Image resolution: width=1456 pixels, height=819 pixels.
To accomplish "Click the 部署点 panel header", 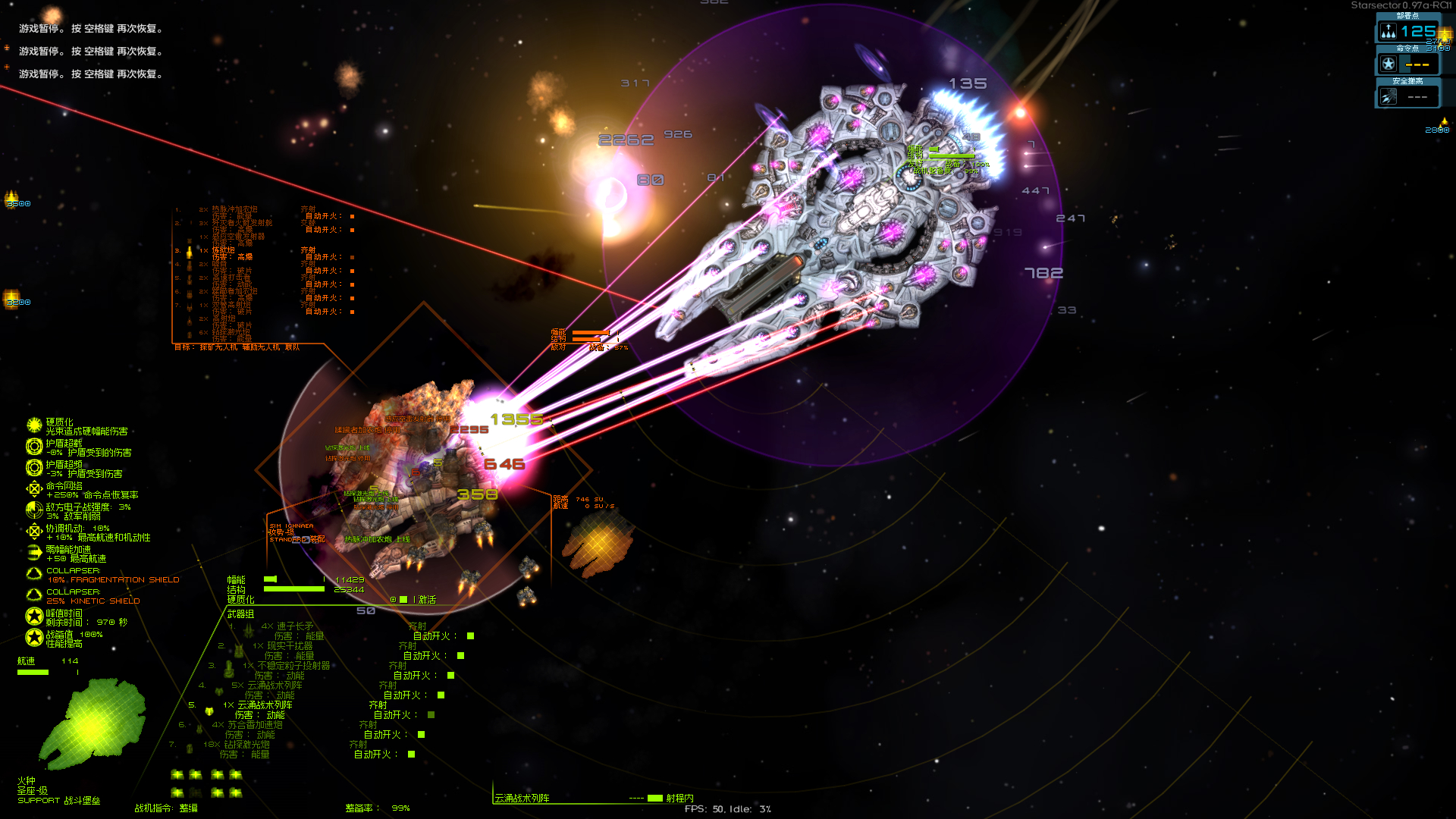I will tap(1410, 14).
